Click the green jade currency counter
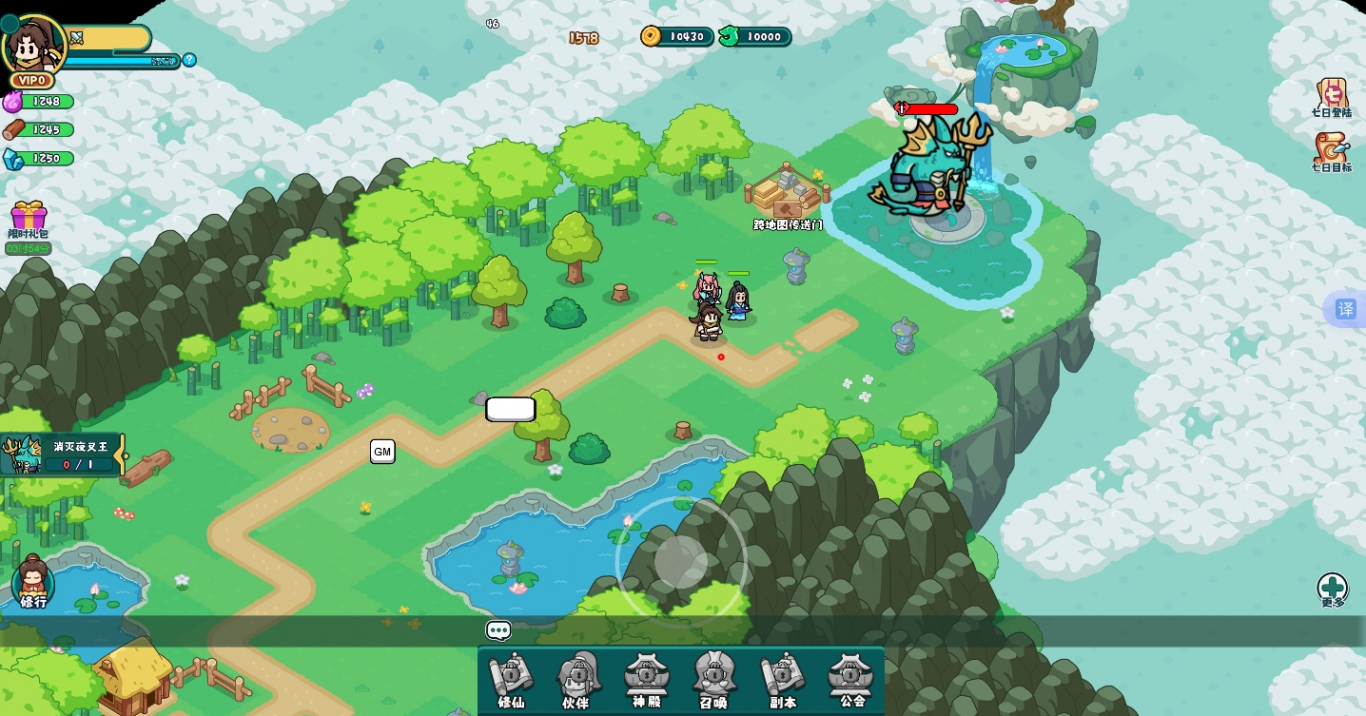 (x=755, y=37)
